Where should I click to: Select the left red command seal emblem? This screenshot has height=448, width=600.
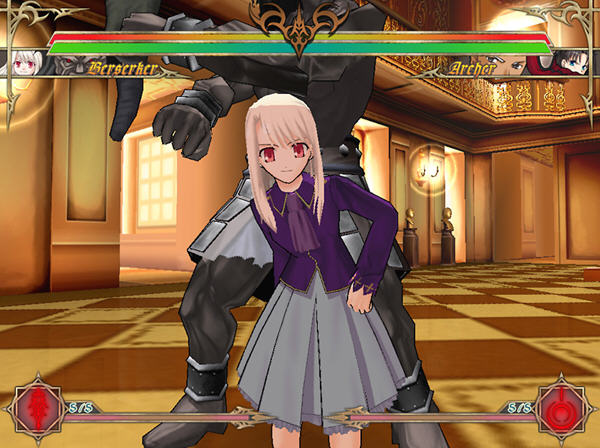37,409
